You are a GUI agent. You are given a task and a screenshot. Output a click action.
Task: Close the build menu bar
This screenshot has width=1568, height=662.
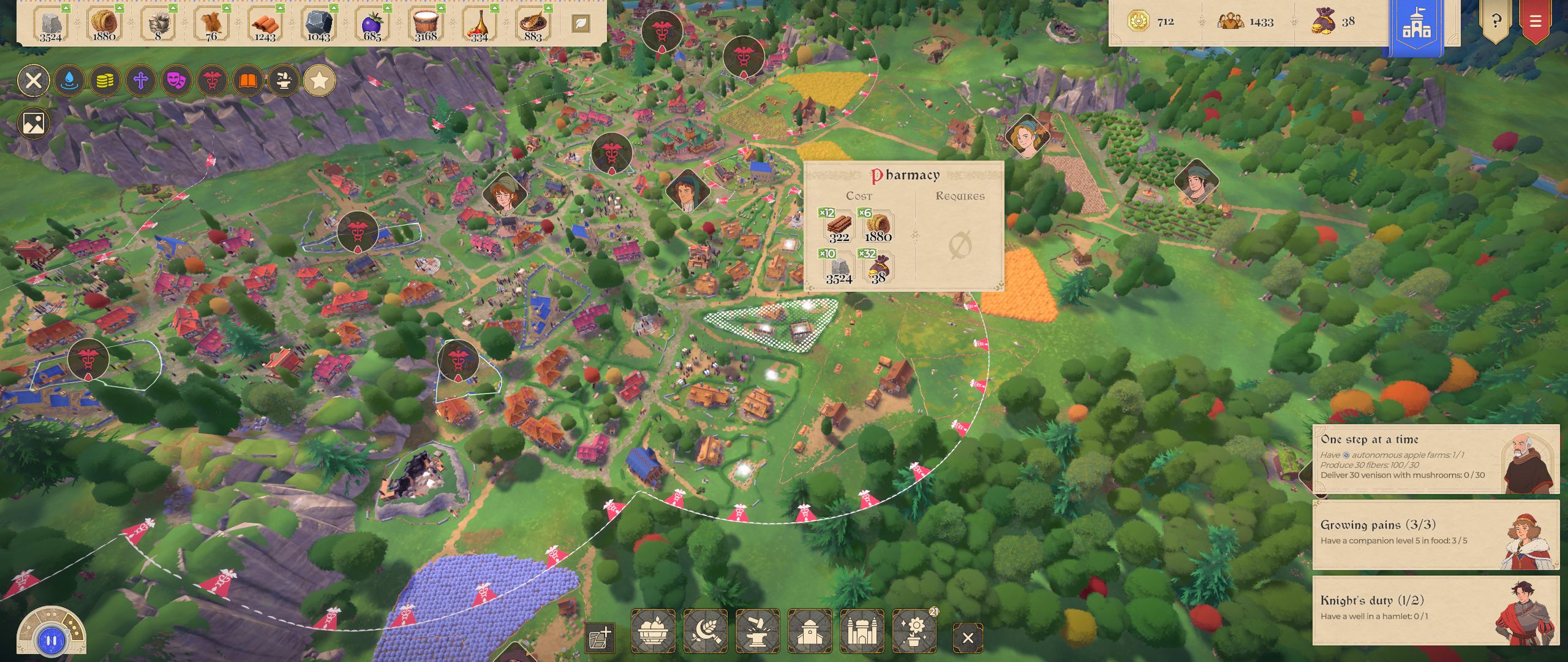pos(968,638)
